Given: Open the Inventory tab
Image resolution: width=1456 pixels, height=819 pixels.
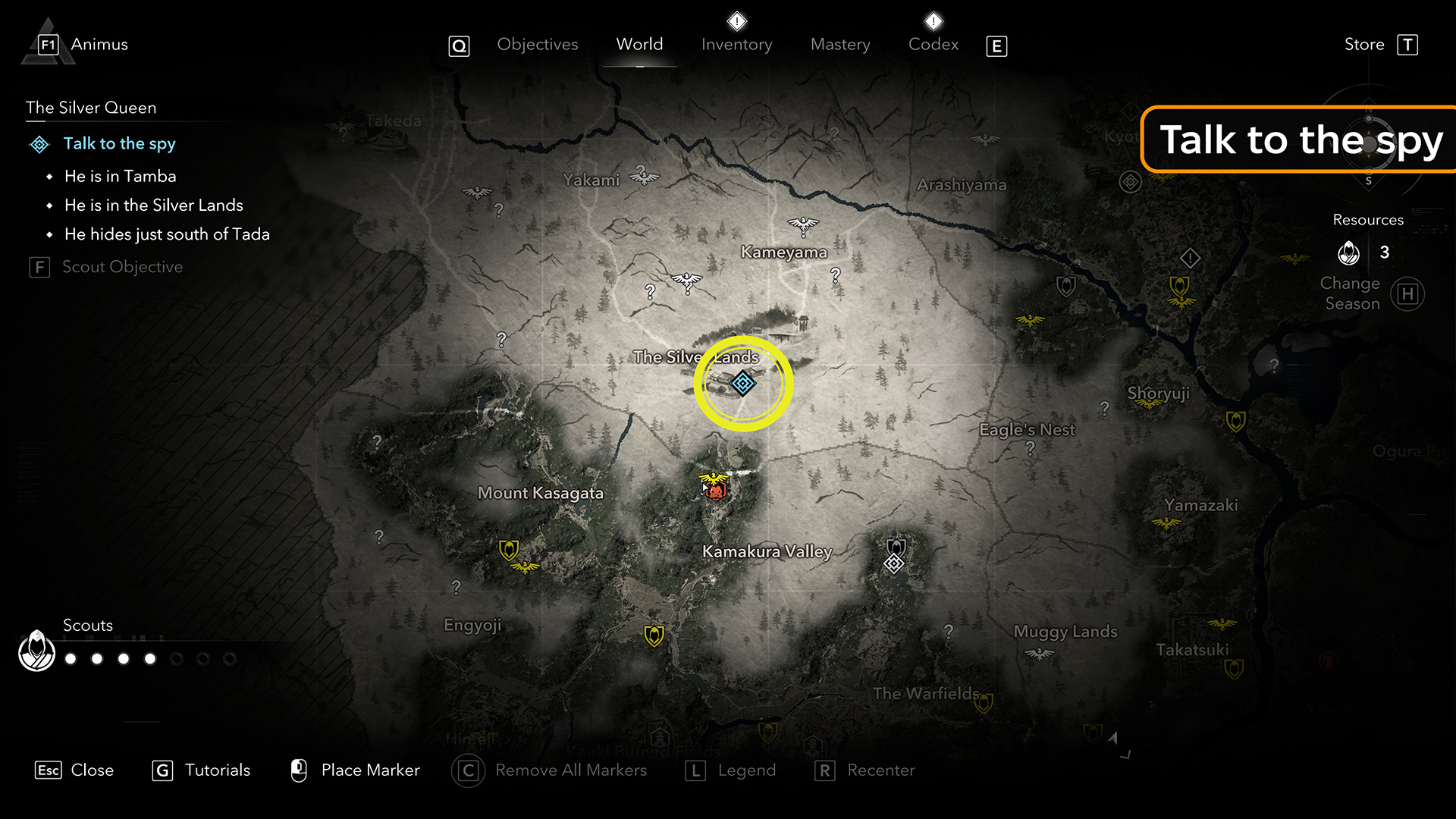Looking at the screenshot, I should [736, 45].
